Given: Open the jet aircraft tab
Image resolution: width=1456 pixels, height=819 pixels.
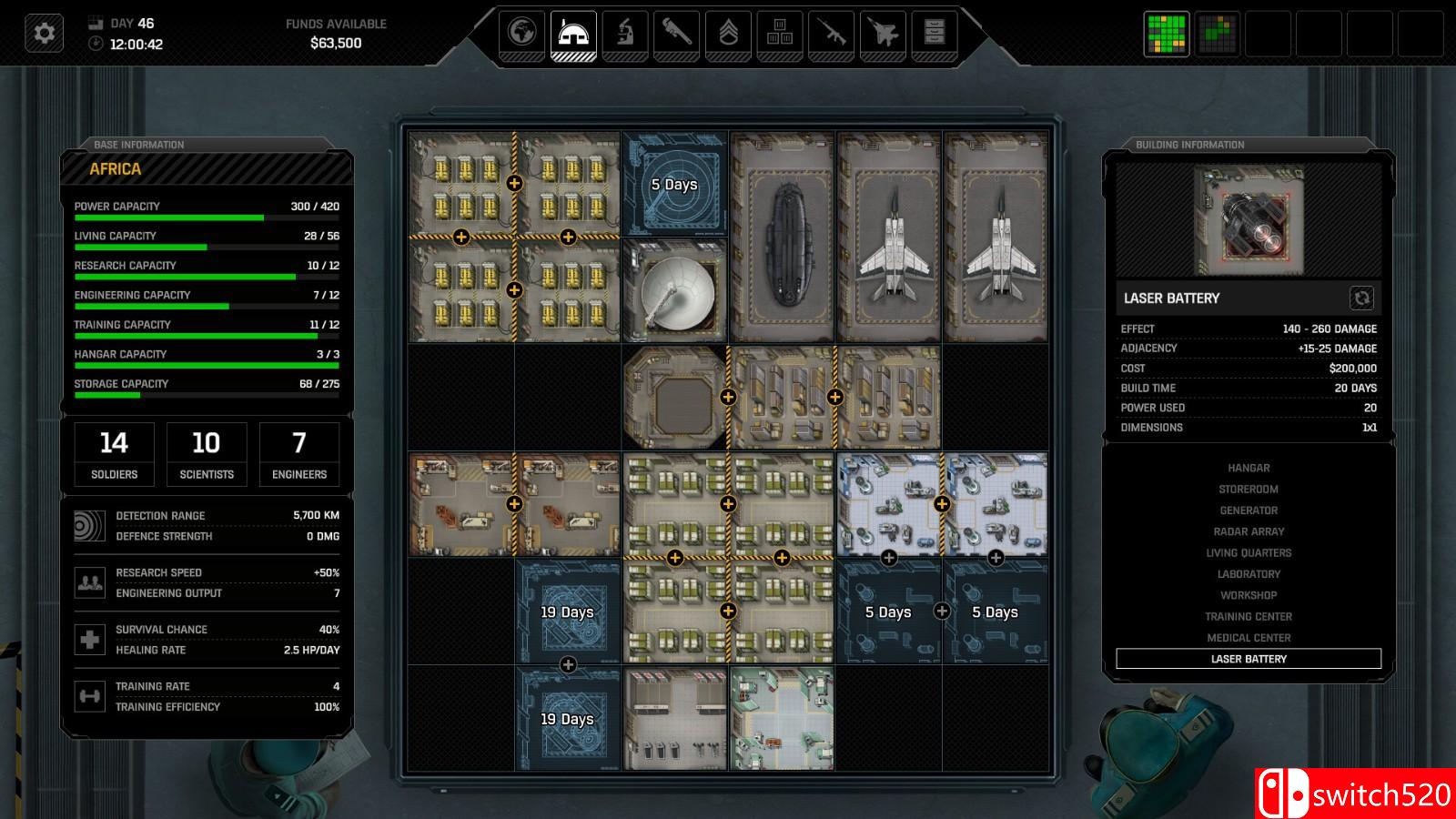Looking at the screenshot, I should 883,34.
